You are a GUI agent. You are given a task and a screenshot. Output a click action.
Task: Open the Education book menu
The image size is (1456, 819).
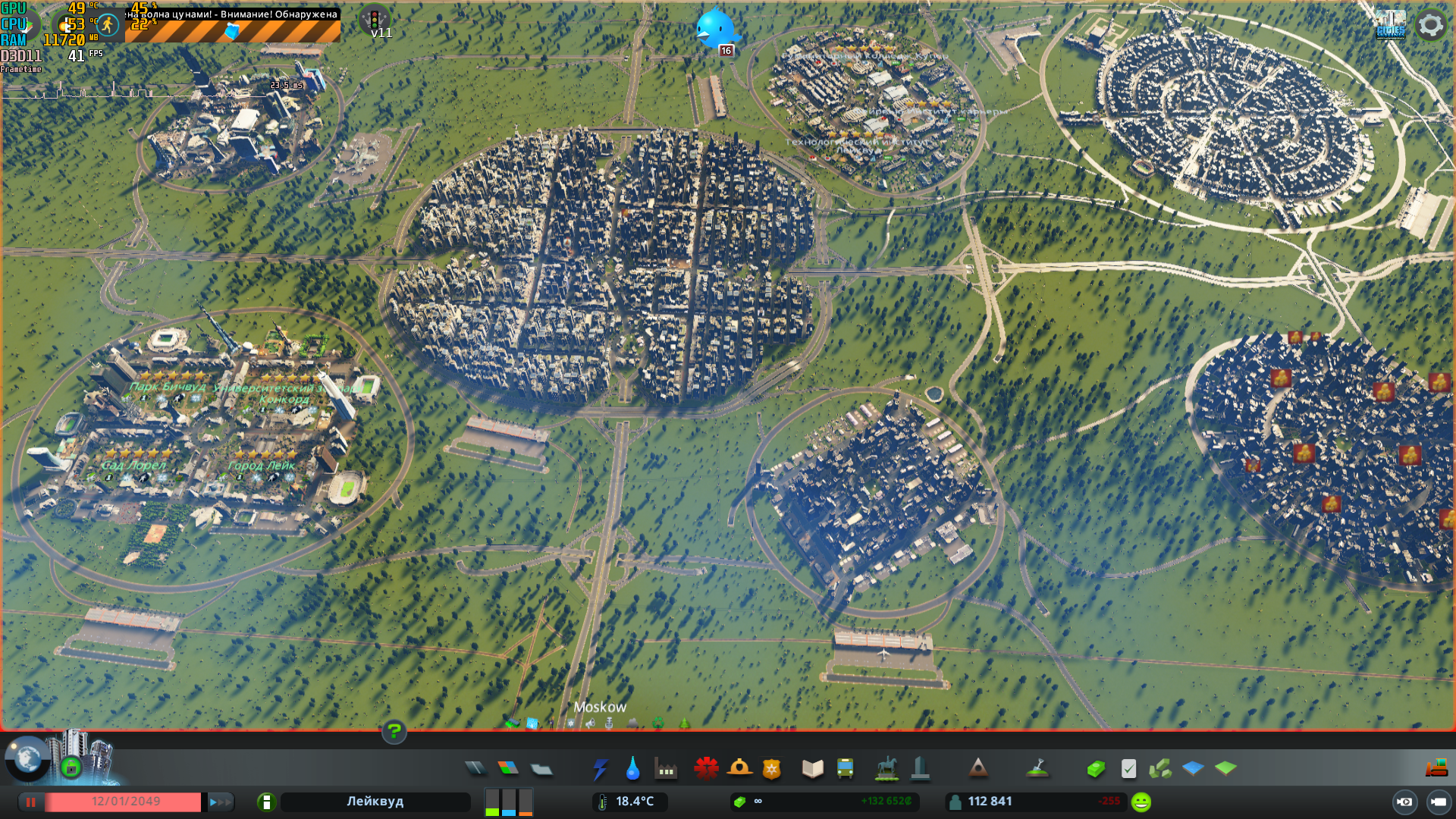coord(812,769)
